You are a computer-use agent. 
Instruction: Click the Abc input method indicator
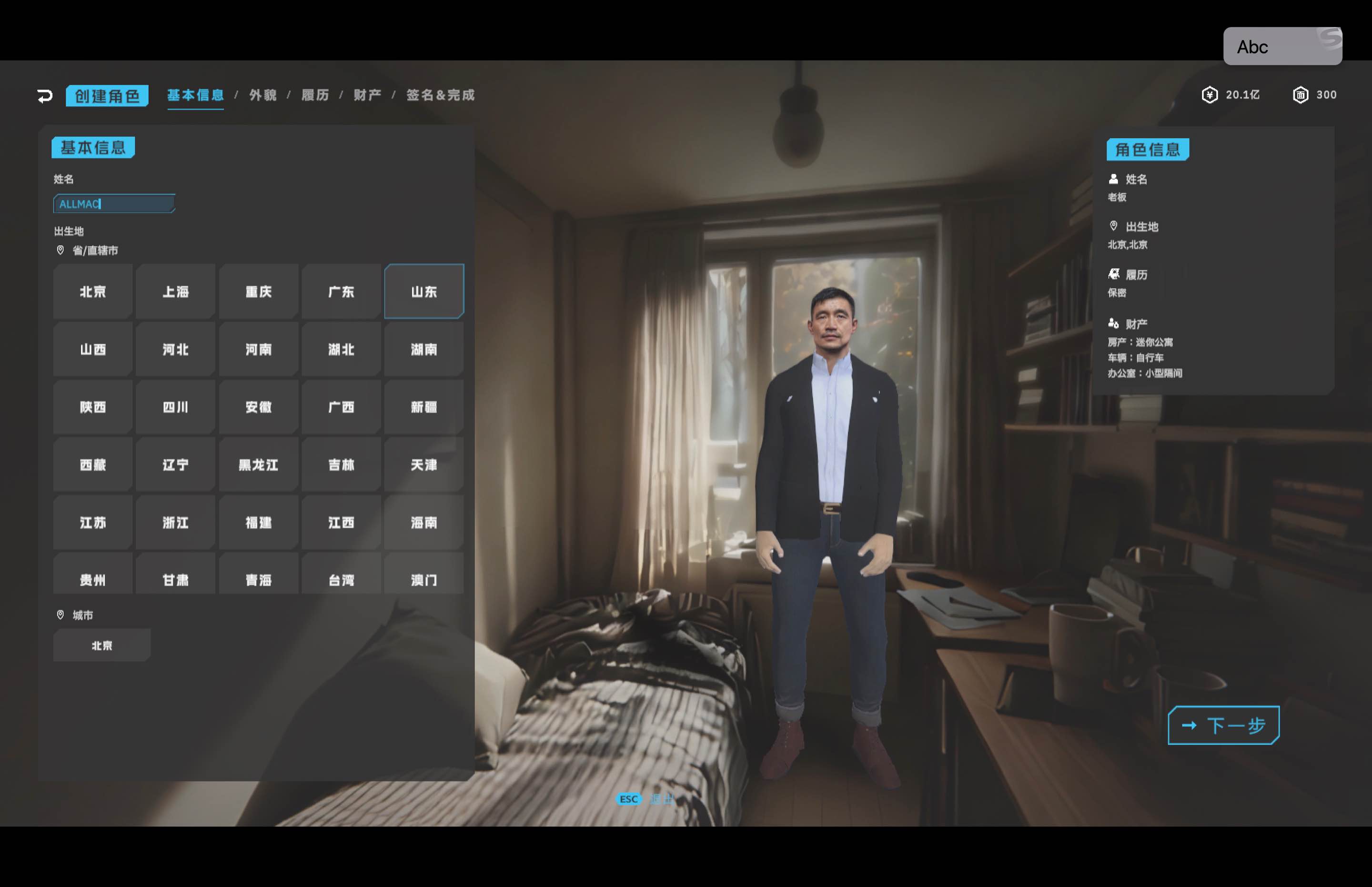point(1253,47)
